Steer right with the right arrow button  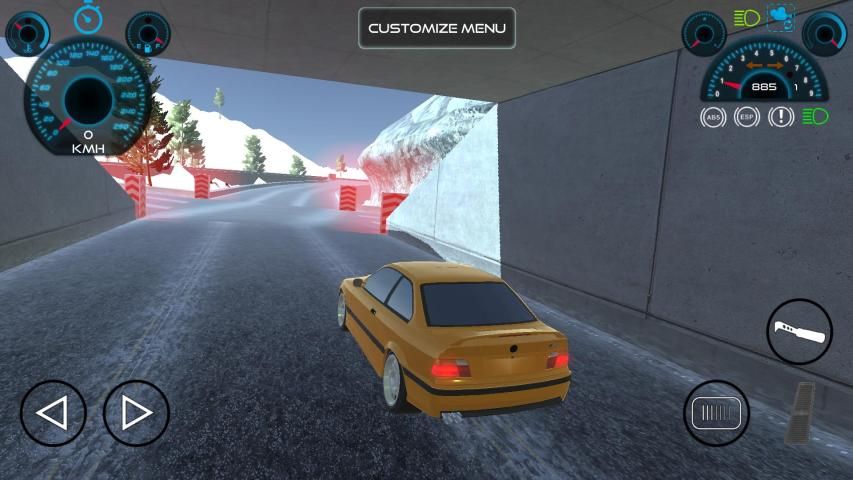[x=136, y=413]
